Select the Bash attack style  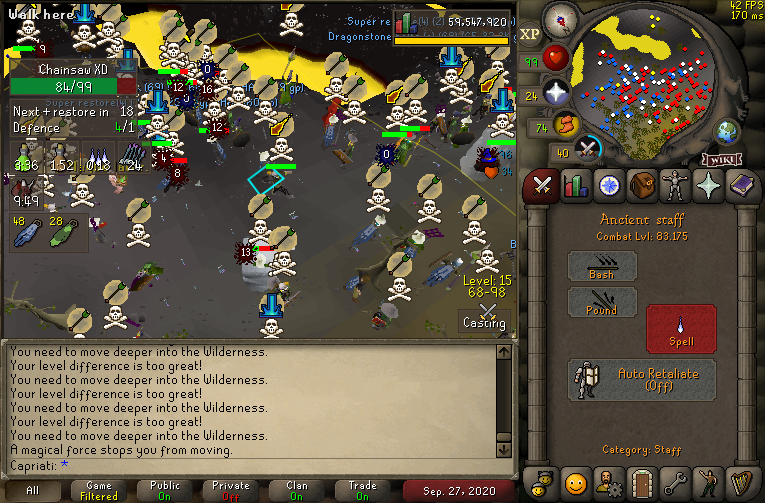[x=602, y=266]
